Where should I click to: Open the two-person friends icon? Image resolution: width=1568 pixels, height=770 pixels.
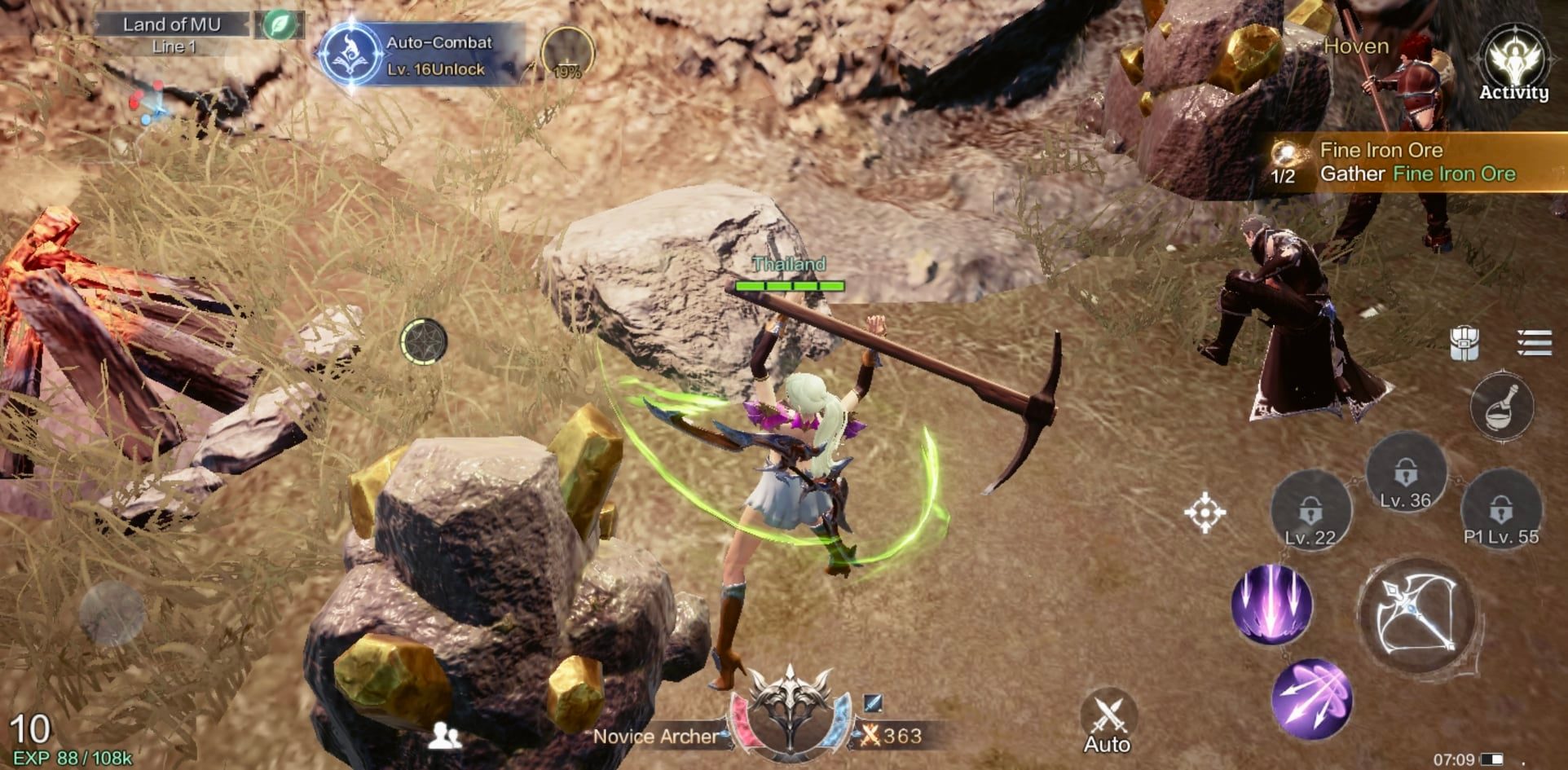tap(445, 736)
